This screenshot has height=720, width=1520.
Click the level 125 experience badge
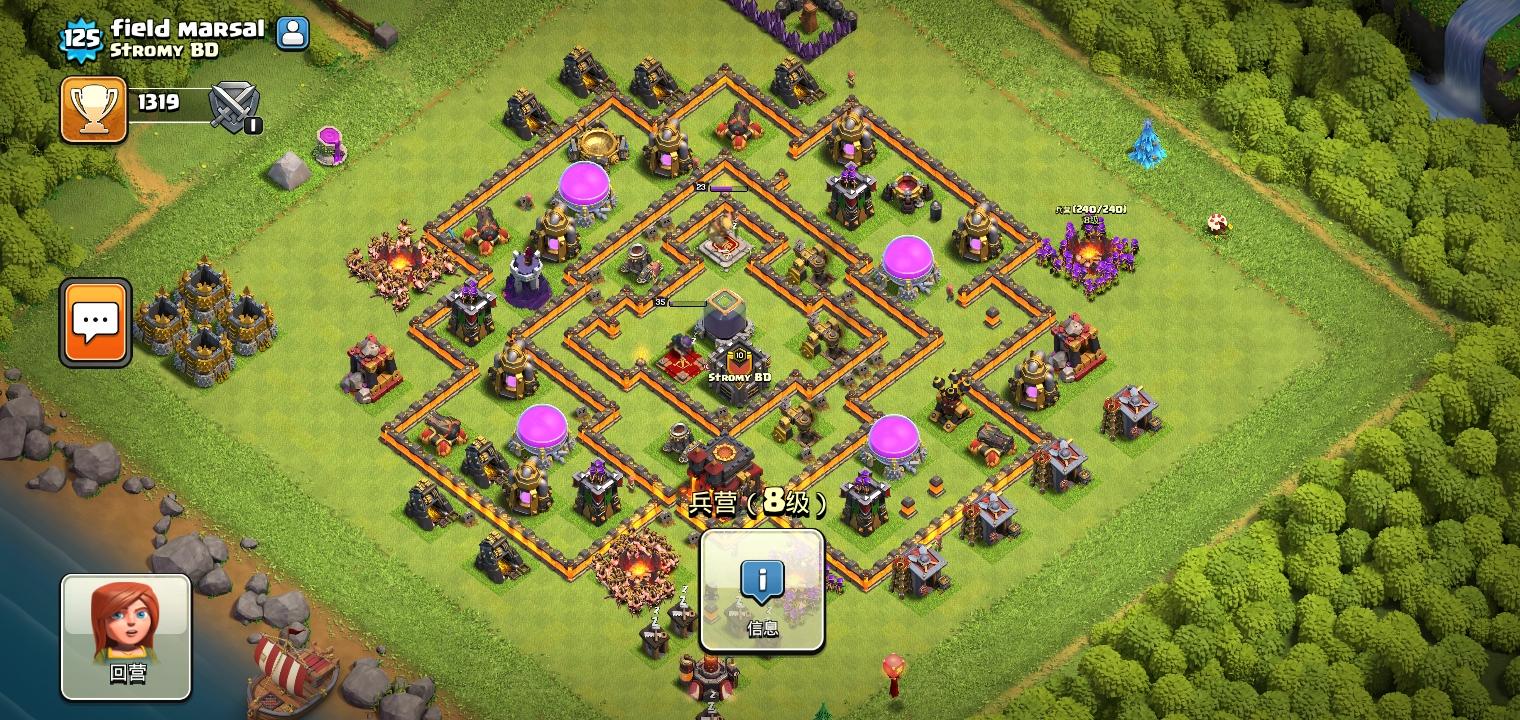(82, 40)
